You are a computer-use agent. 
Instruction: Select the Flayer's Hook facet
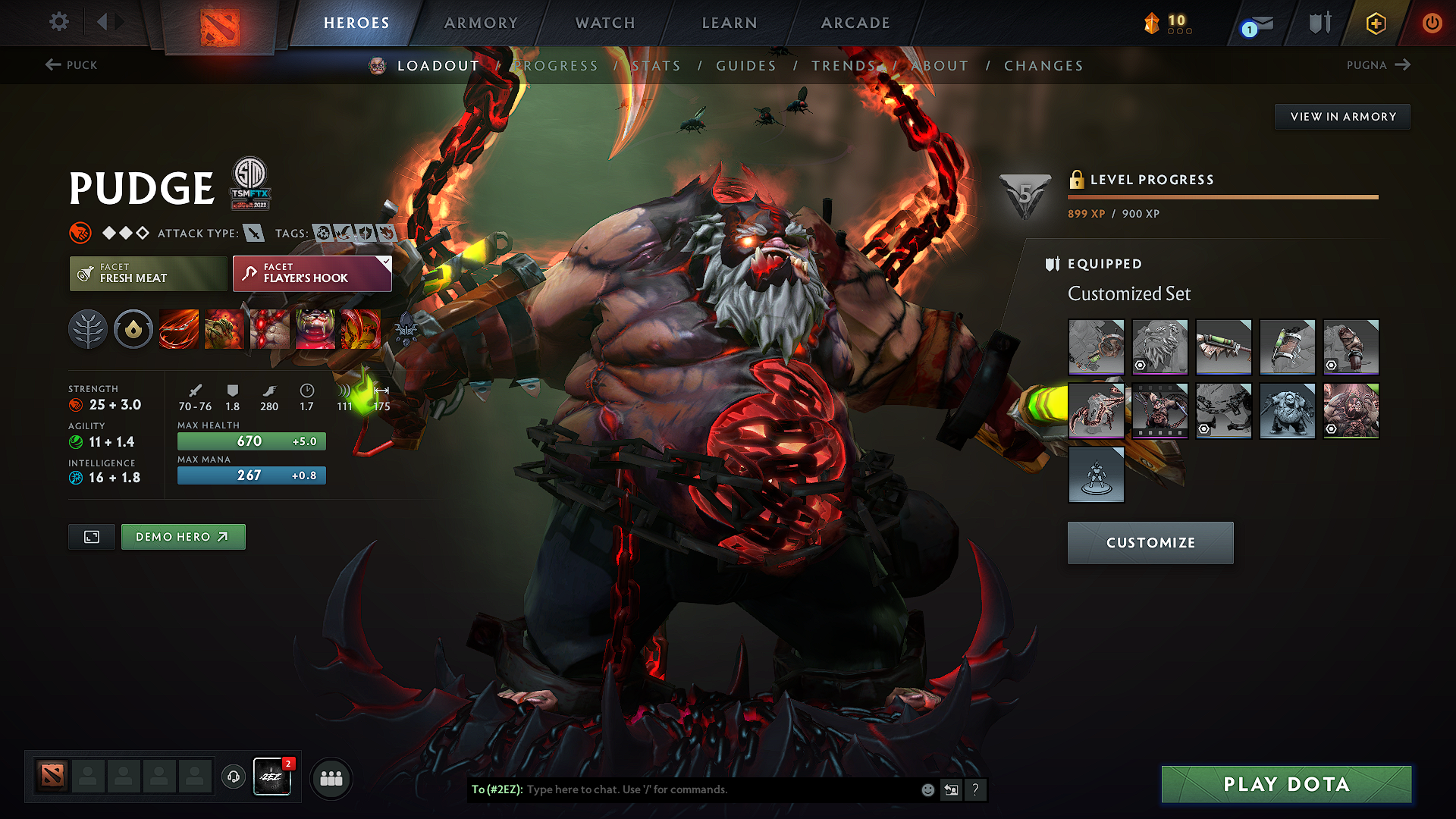[x=311, y=273]
